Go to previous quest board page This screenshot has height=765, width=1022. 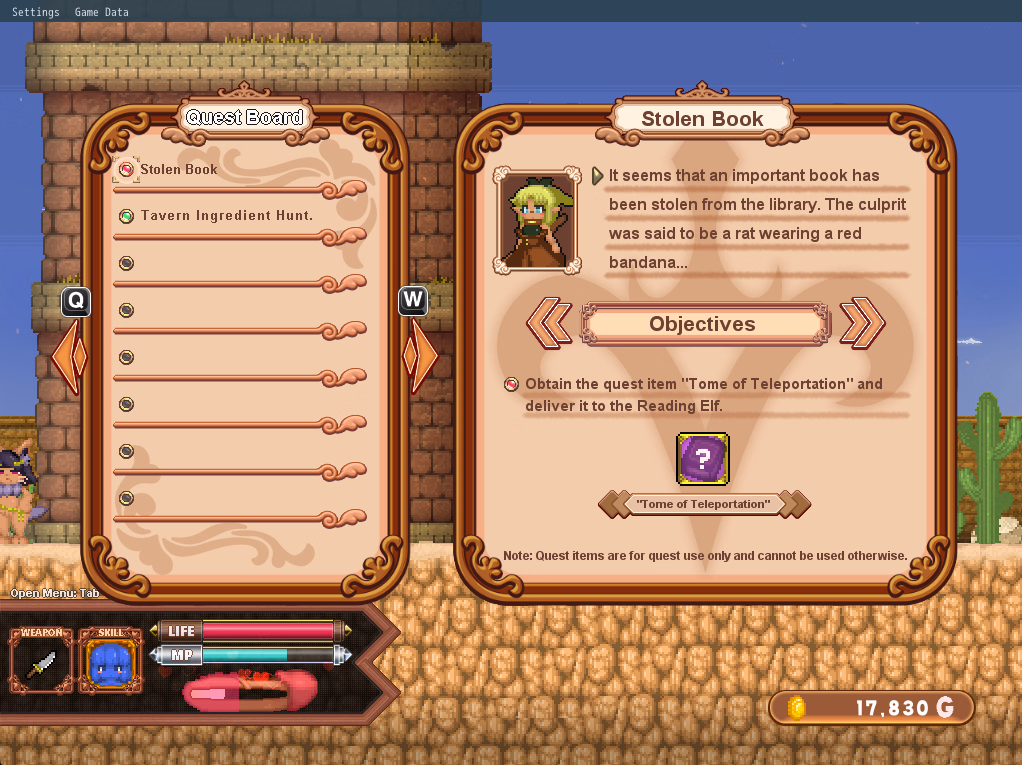[x=70, y=355]
